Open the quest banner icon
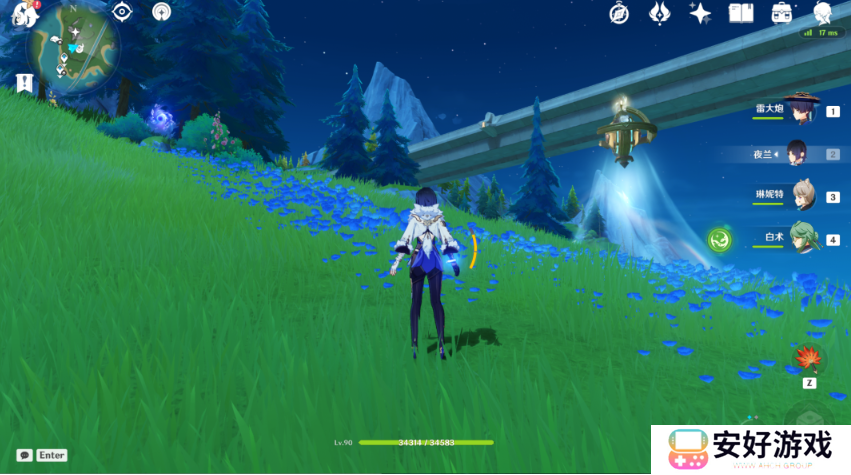This screenshot has width=851, height=475. (25, 83)
